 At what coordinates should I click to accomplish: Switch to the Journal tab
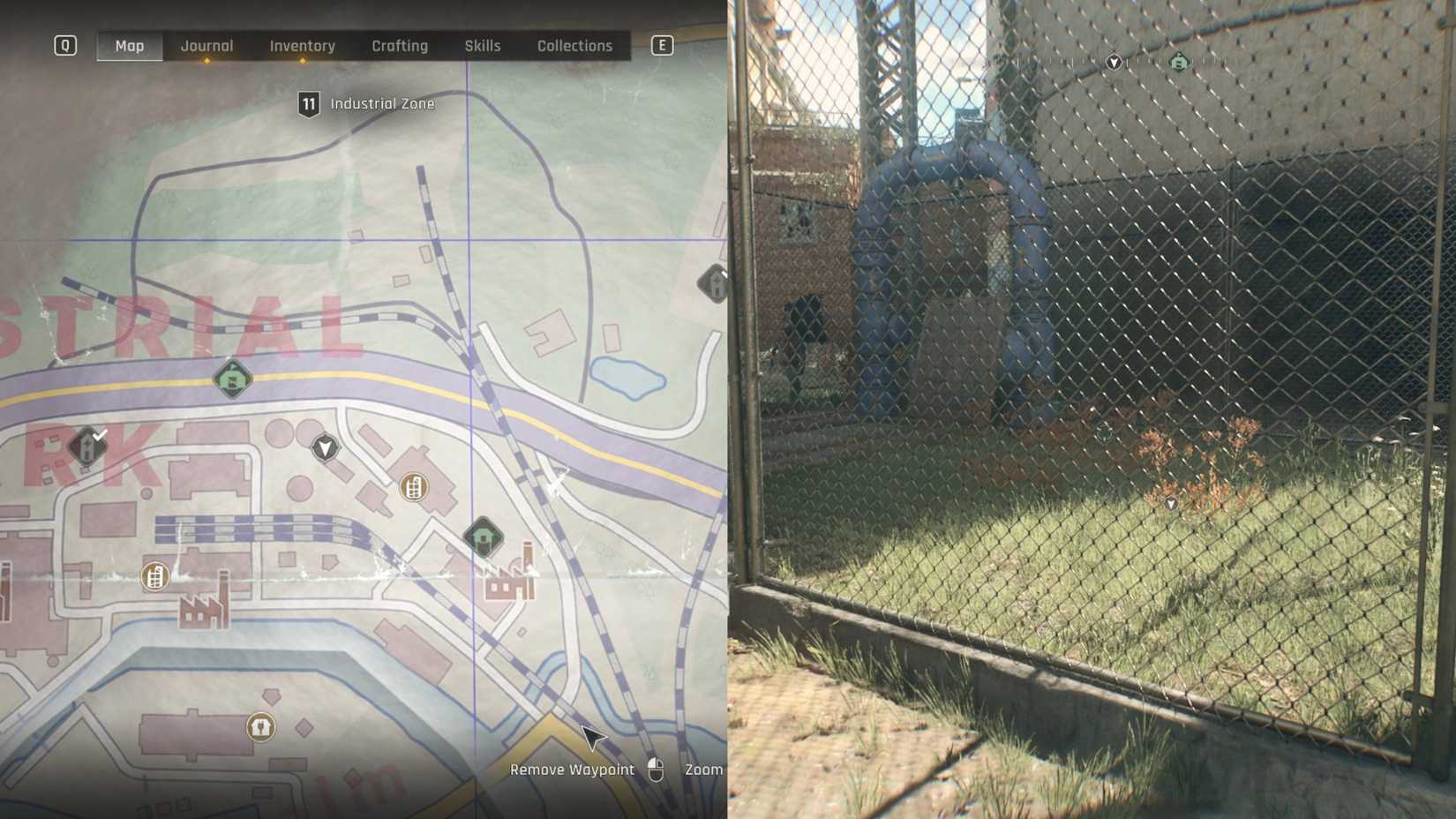click(x=206, y=45)
